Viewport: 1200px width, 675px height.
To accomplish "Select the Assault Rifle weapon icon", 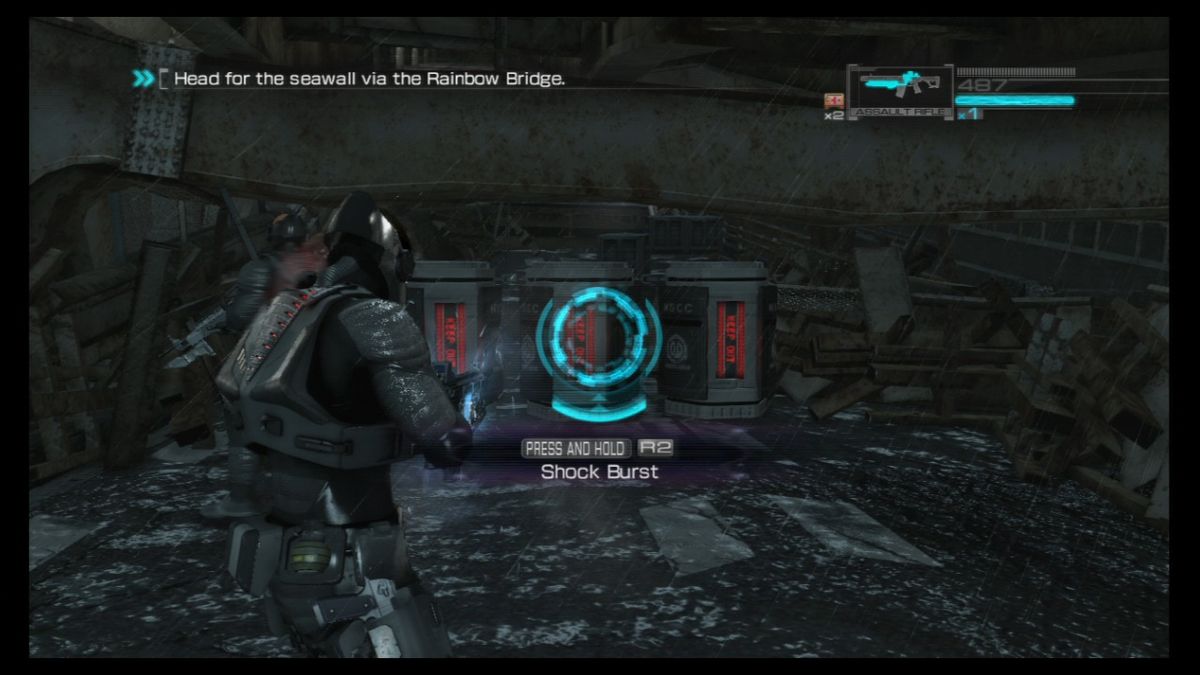I will [x=899, y=86].
